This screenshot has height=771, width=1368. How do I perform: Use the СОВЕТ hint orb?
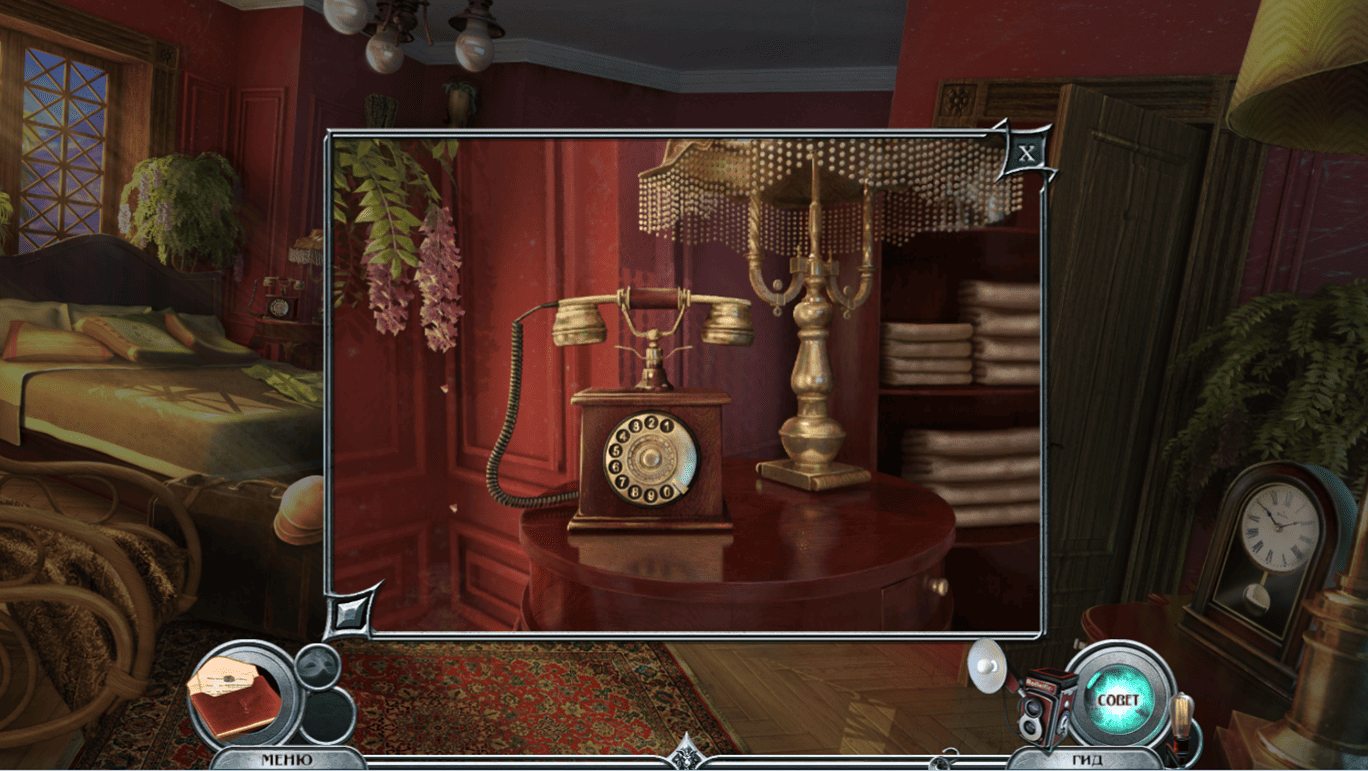(x=1117, y=699)
